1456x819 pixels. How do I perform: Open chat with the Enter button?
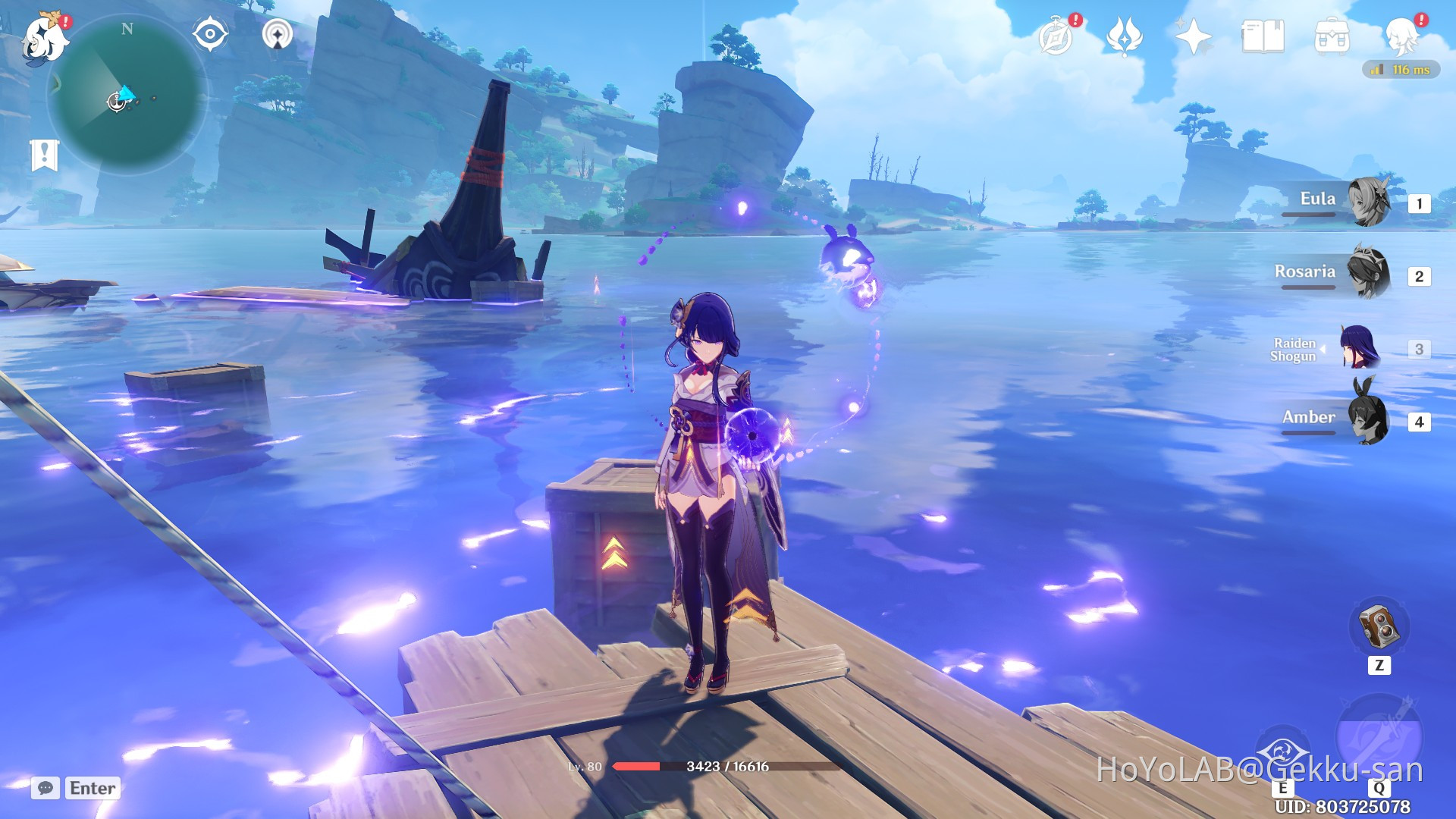coord(91,788)
